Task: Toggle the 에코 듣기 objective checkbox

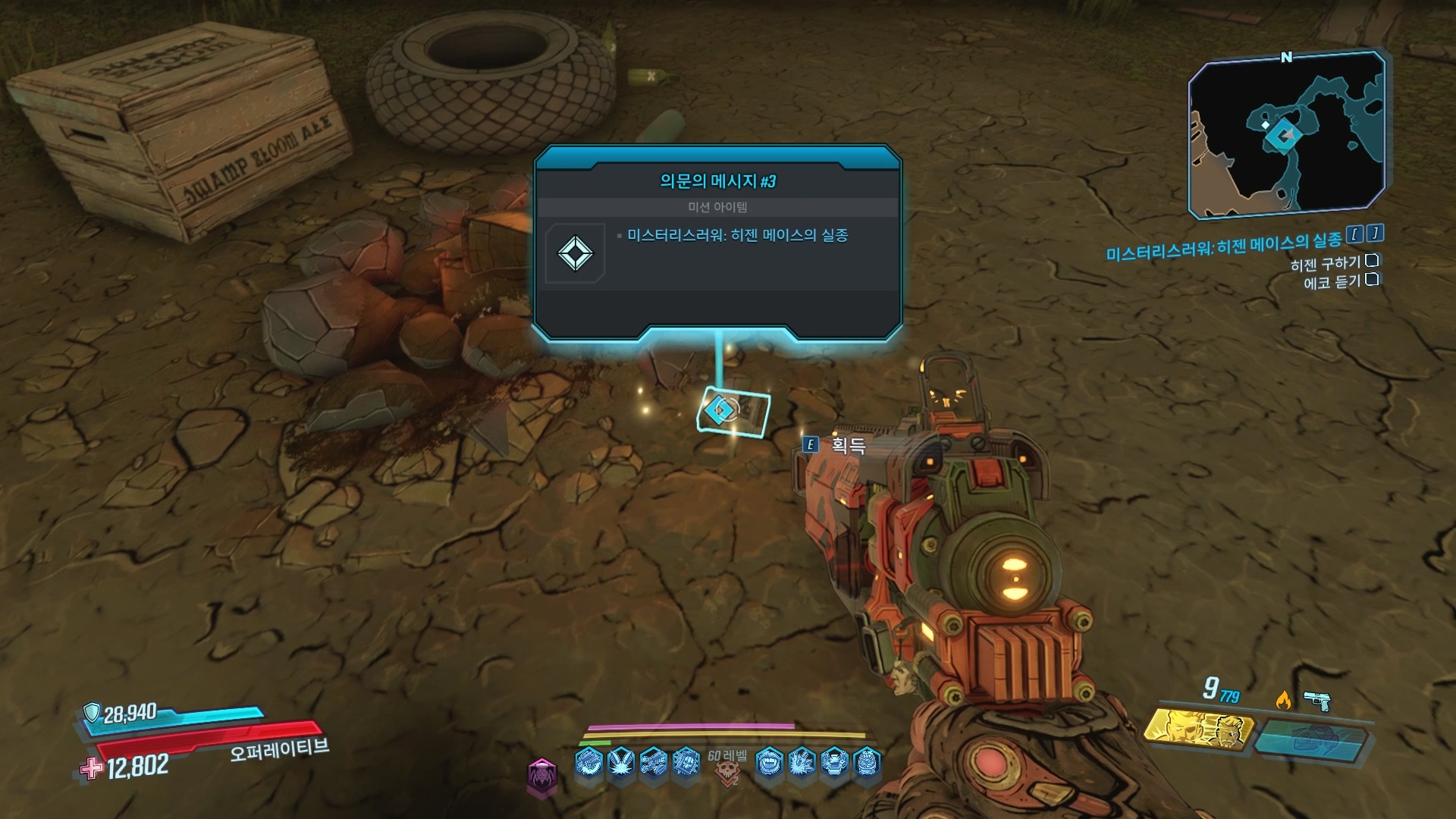Action: pyautogui.click(x=1371, y=280)
